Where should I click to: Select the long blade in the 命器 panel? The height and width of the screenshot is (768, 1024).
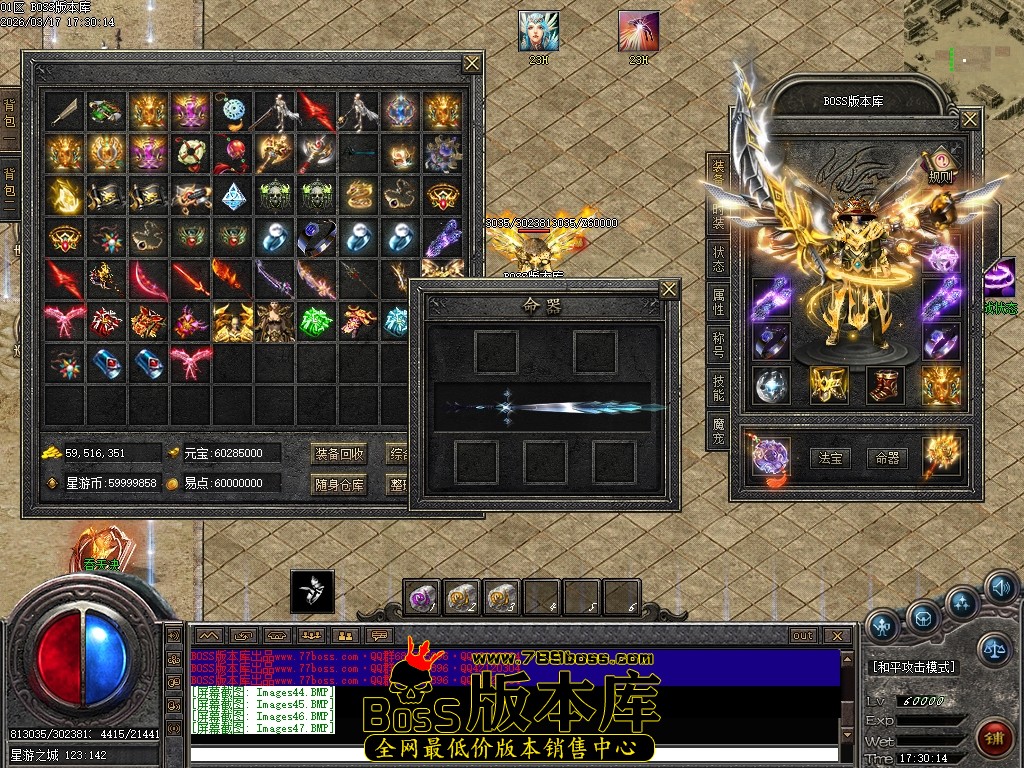click(x=545, y=406)
